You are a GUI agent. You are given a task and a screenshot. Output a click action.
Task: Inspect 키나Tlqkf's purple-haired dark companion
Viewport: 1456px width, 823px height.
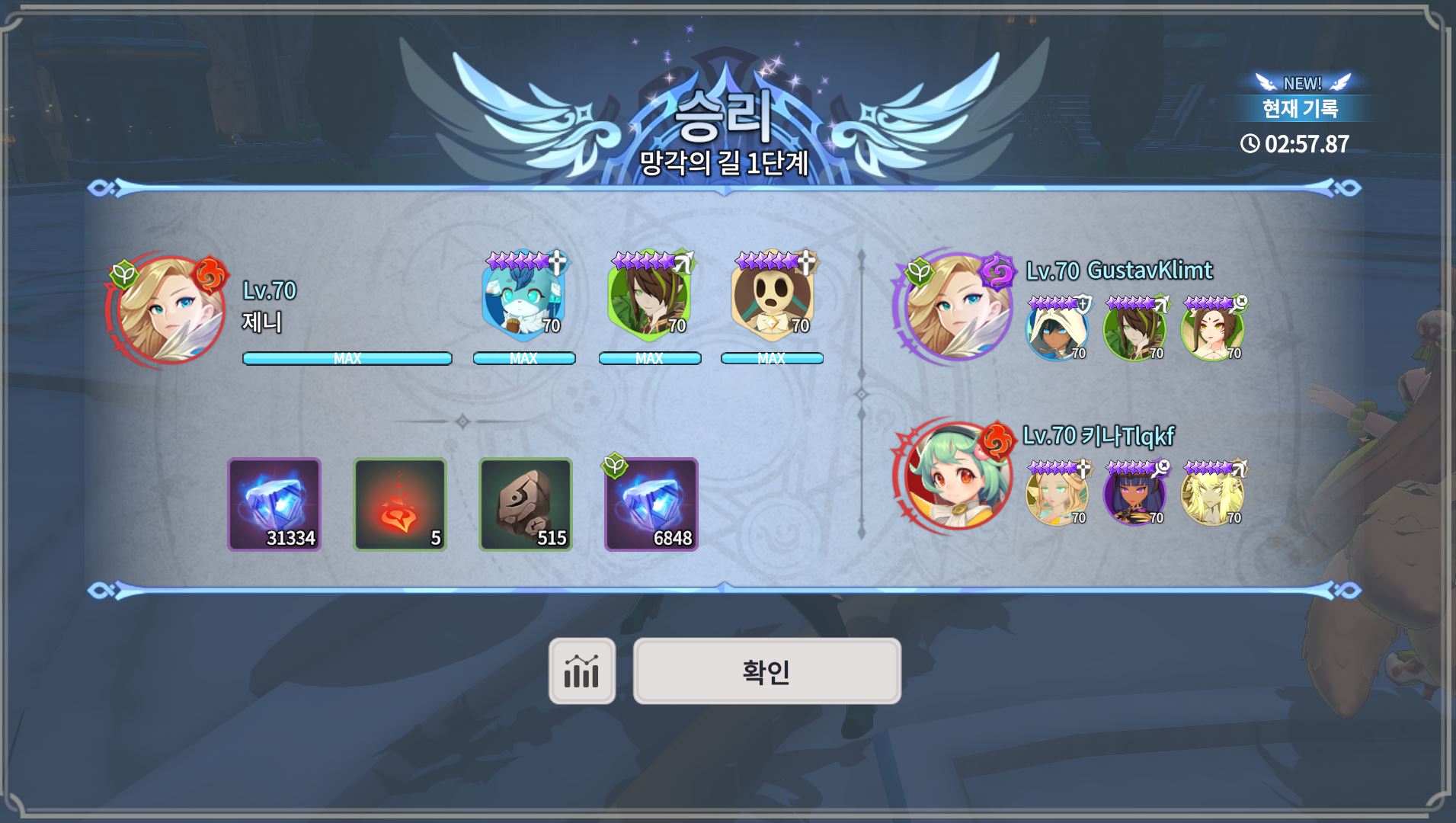(1134, 493)
